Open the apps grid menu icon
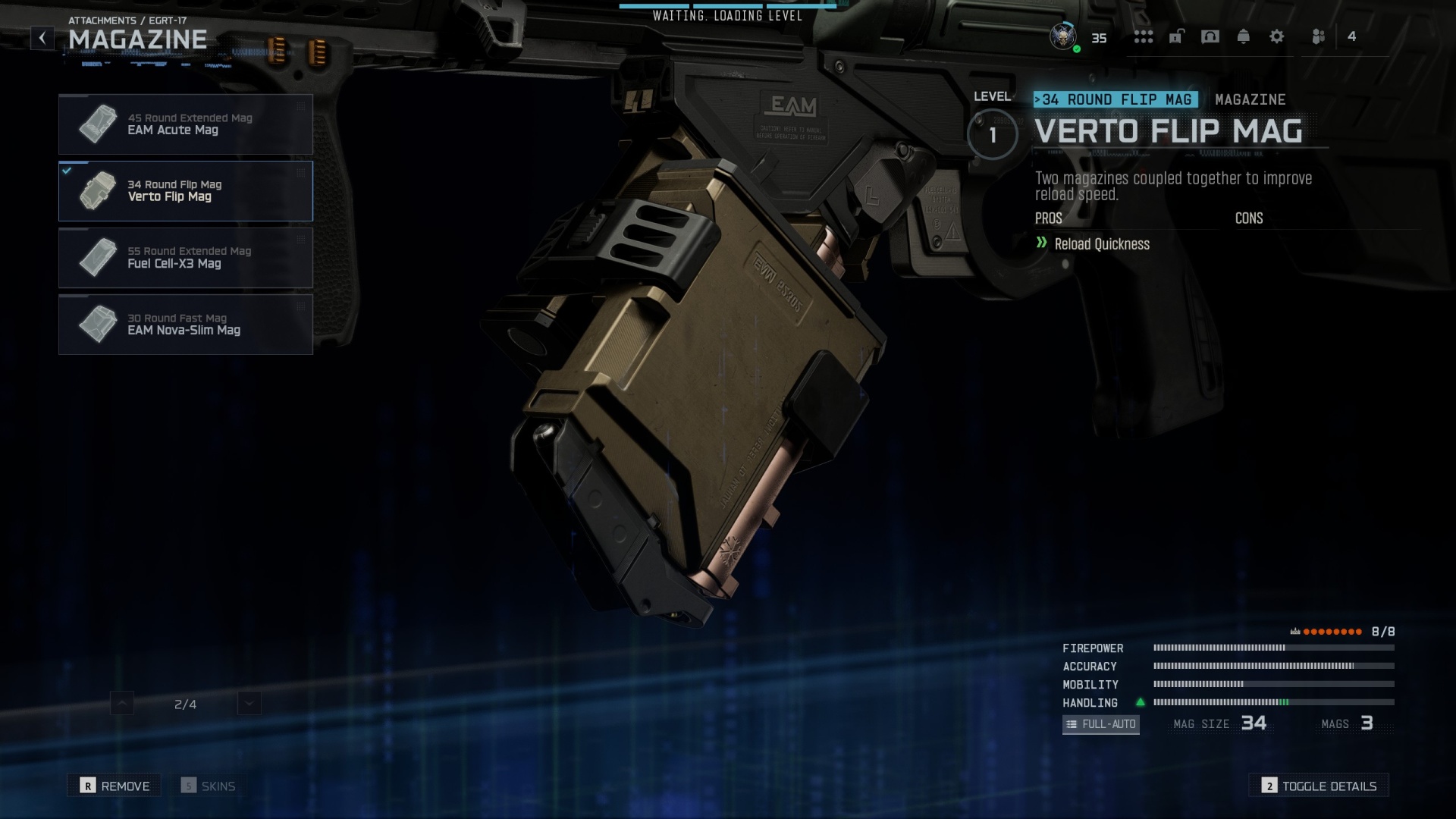Image resolution: width=1456 pixels, height=819 pixels. coord(1142,37)
